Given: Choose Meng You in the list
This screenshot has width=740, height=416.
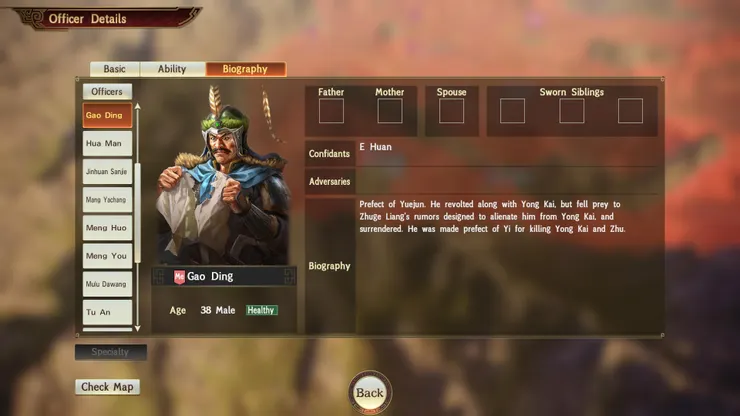Looking at the screenshot, I should (x=107, y=256).
